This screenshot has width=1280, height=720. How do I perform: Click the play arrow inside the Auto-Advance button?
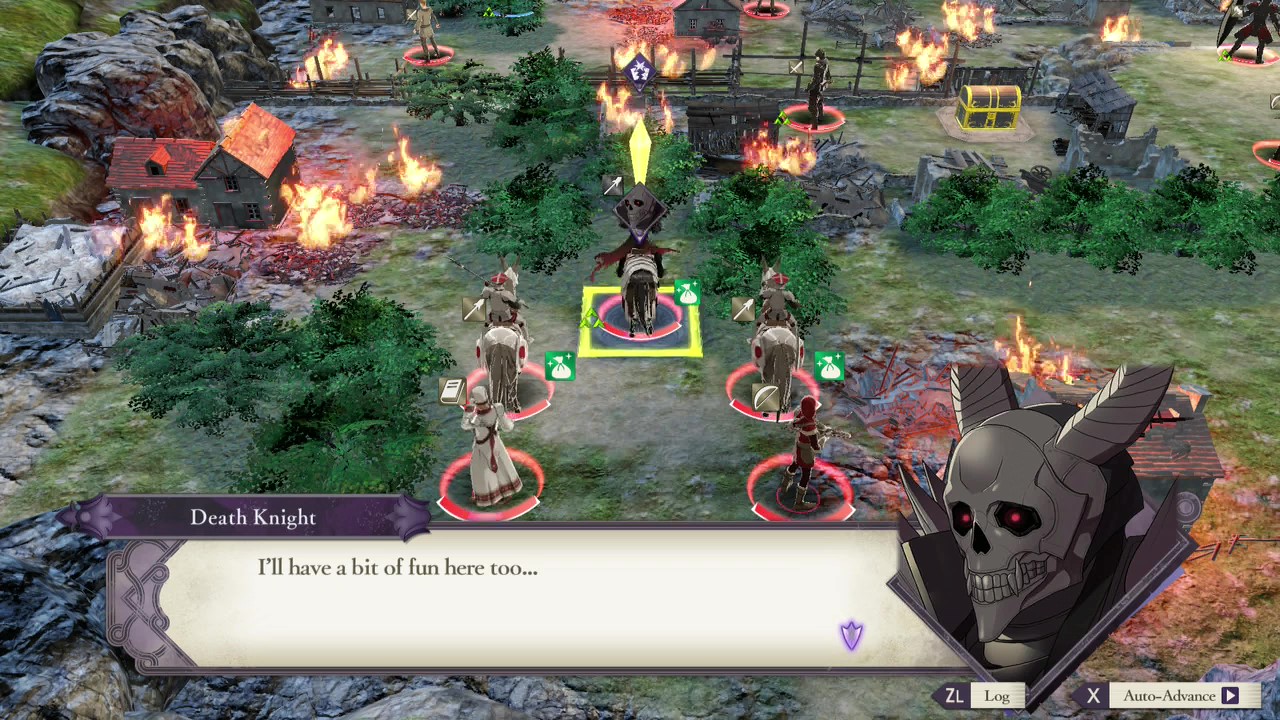[x=1234, y=695]
